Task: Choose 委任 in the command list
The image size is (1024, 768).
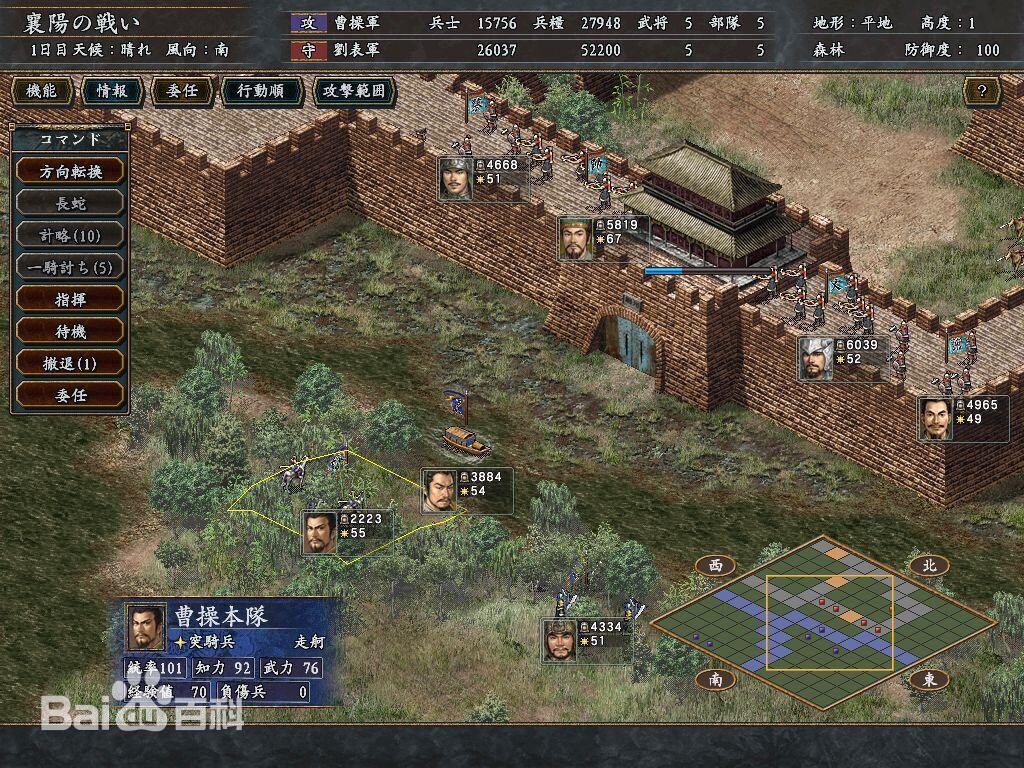Action: click(x=70, y=395)
